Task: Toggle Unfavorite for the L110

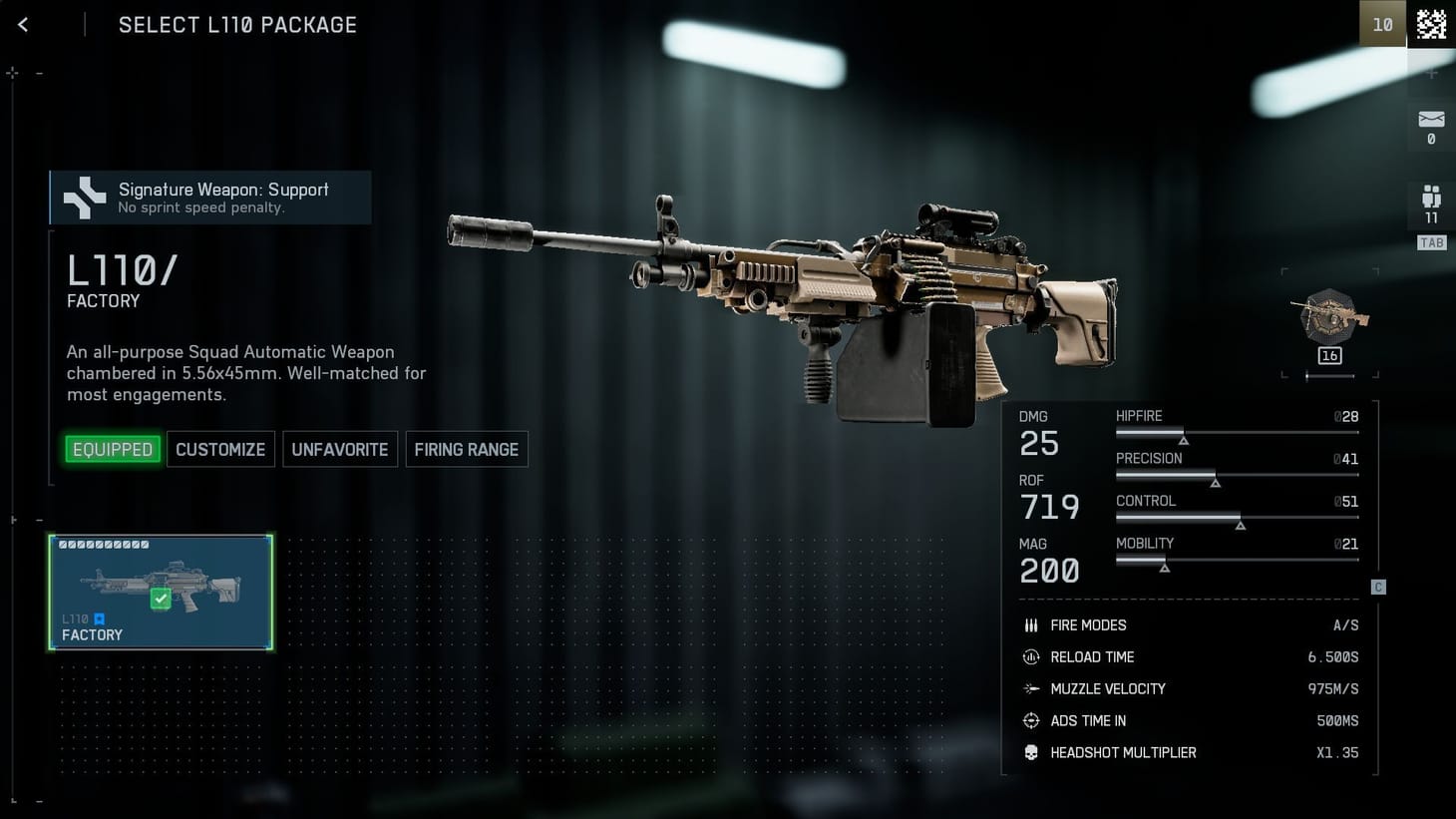Action: (x=339, y=449)
